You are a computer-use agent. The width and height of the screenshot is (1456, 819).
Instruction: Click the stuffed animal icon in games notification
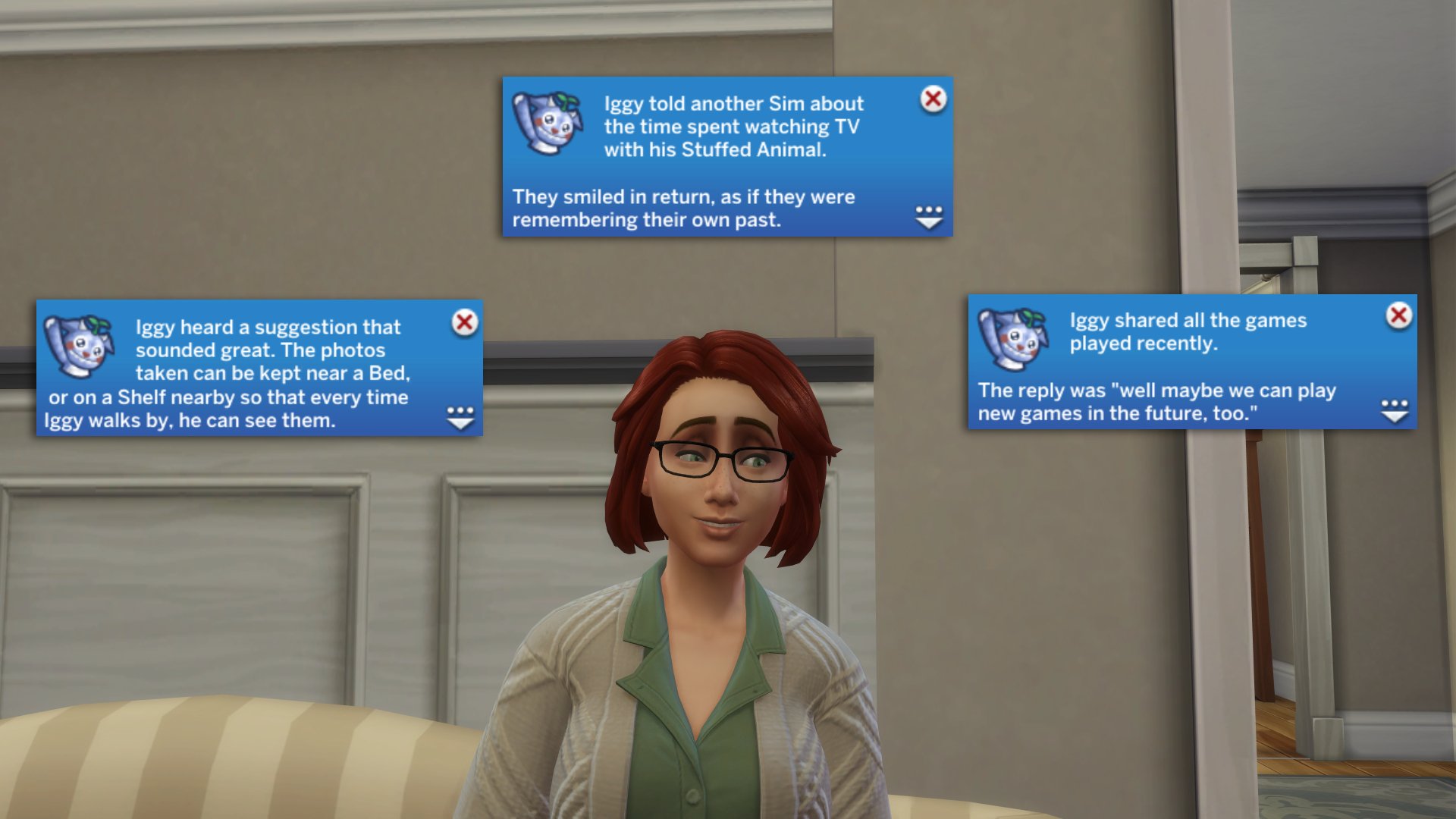pyautogui.click(x=1012, y=339)
